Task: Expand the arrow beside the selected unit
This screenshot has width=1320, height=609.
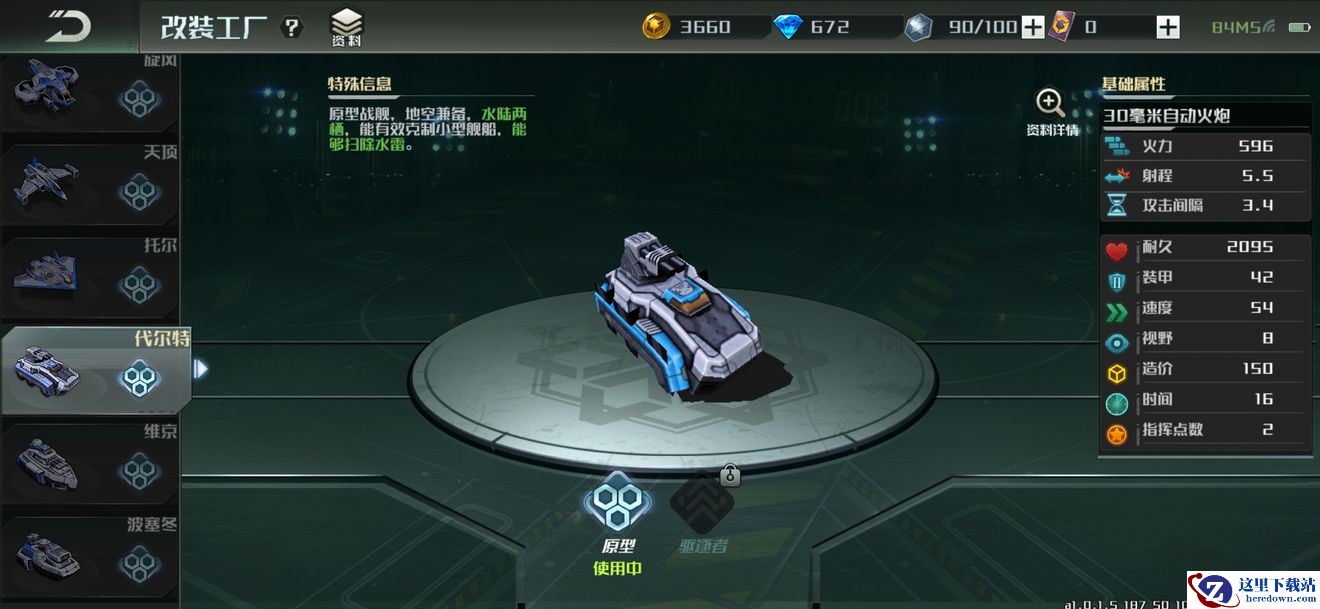Action: tap(201, 369)
